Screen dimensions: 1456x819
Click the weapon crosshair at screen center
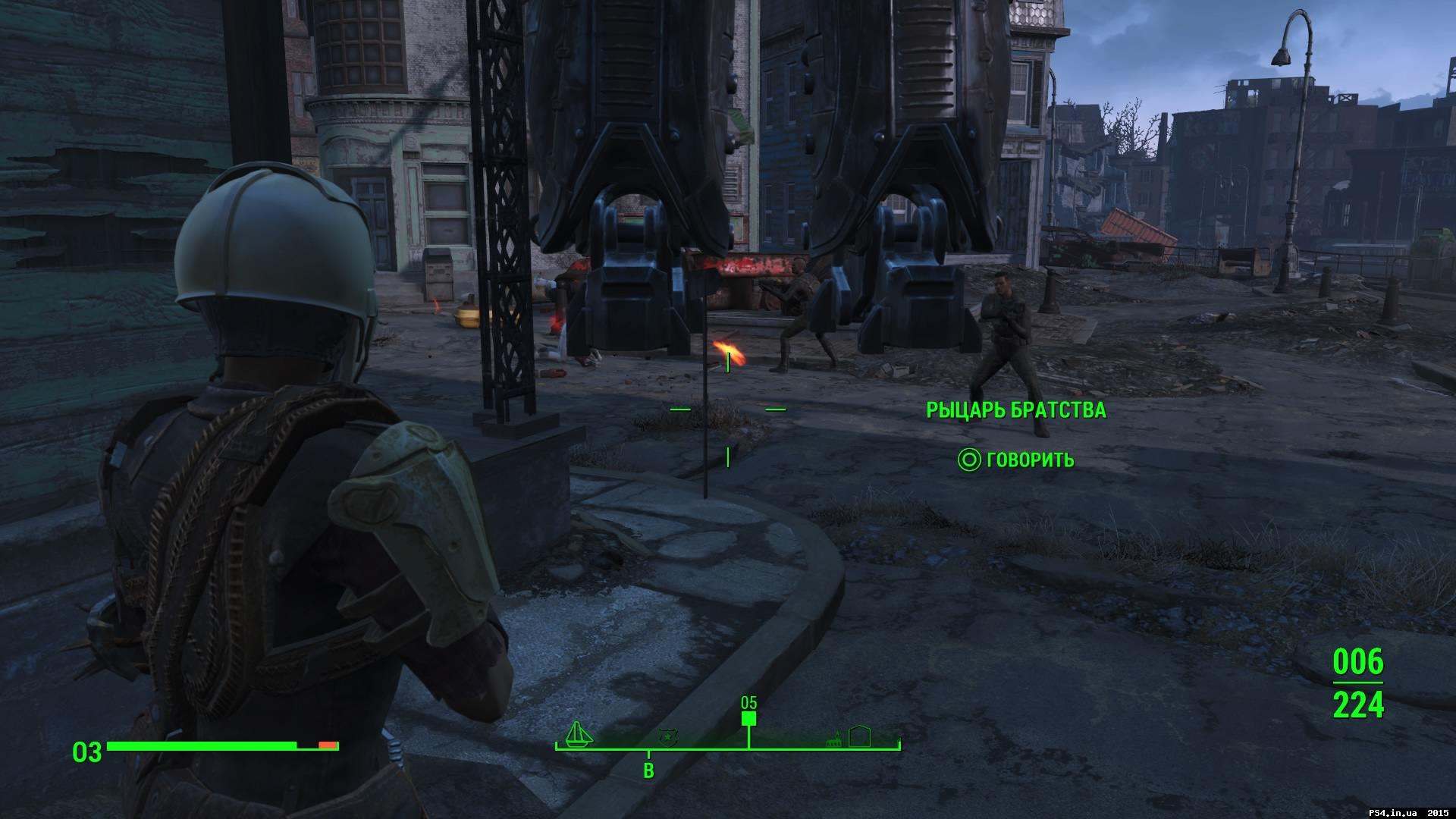726,409
